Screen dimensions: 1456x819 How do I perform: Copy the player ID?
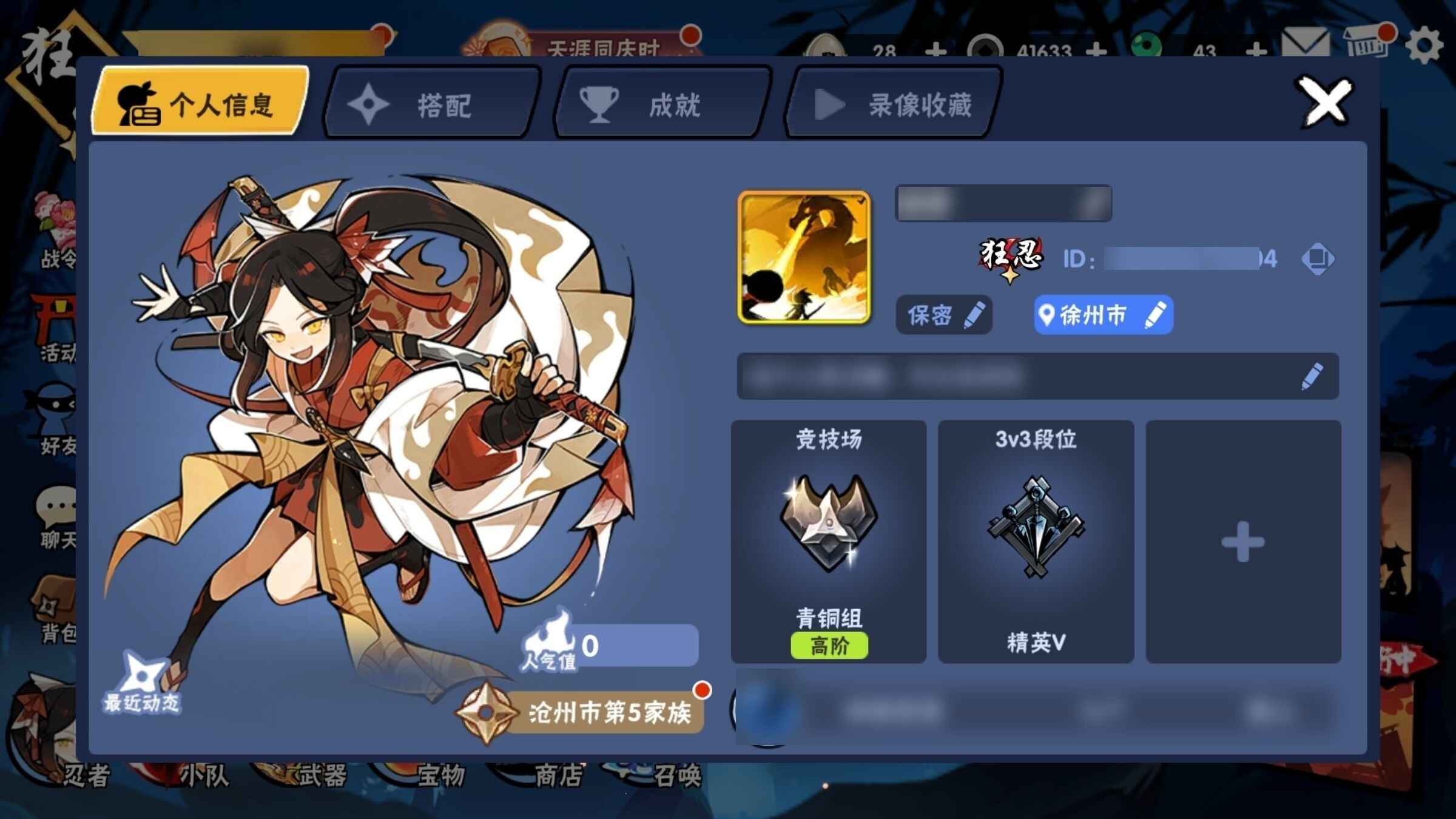(1317, 259)
